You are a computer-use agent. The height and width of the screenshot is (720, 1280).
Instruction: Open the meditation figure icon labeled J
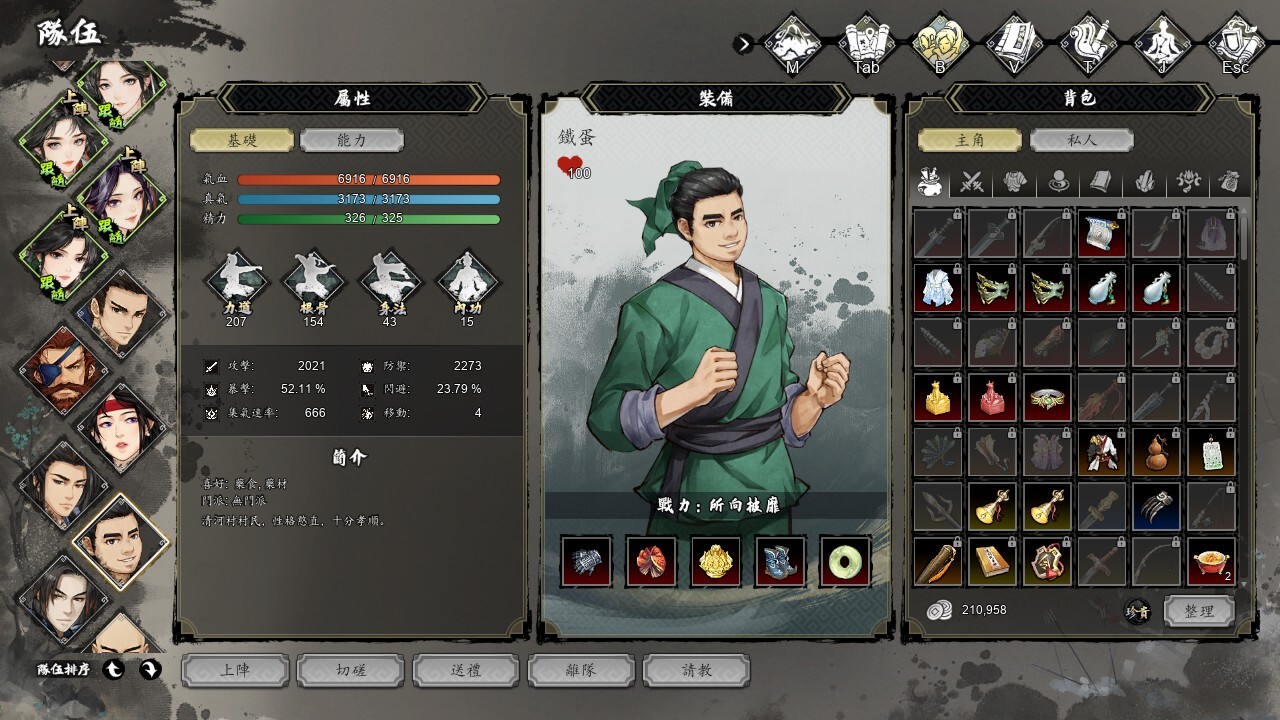click(1162, 43)
